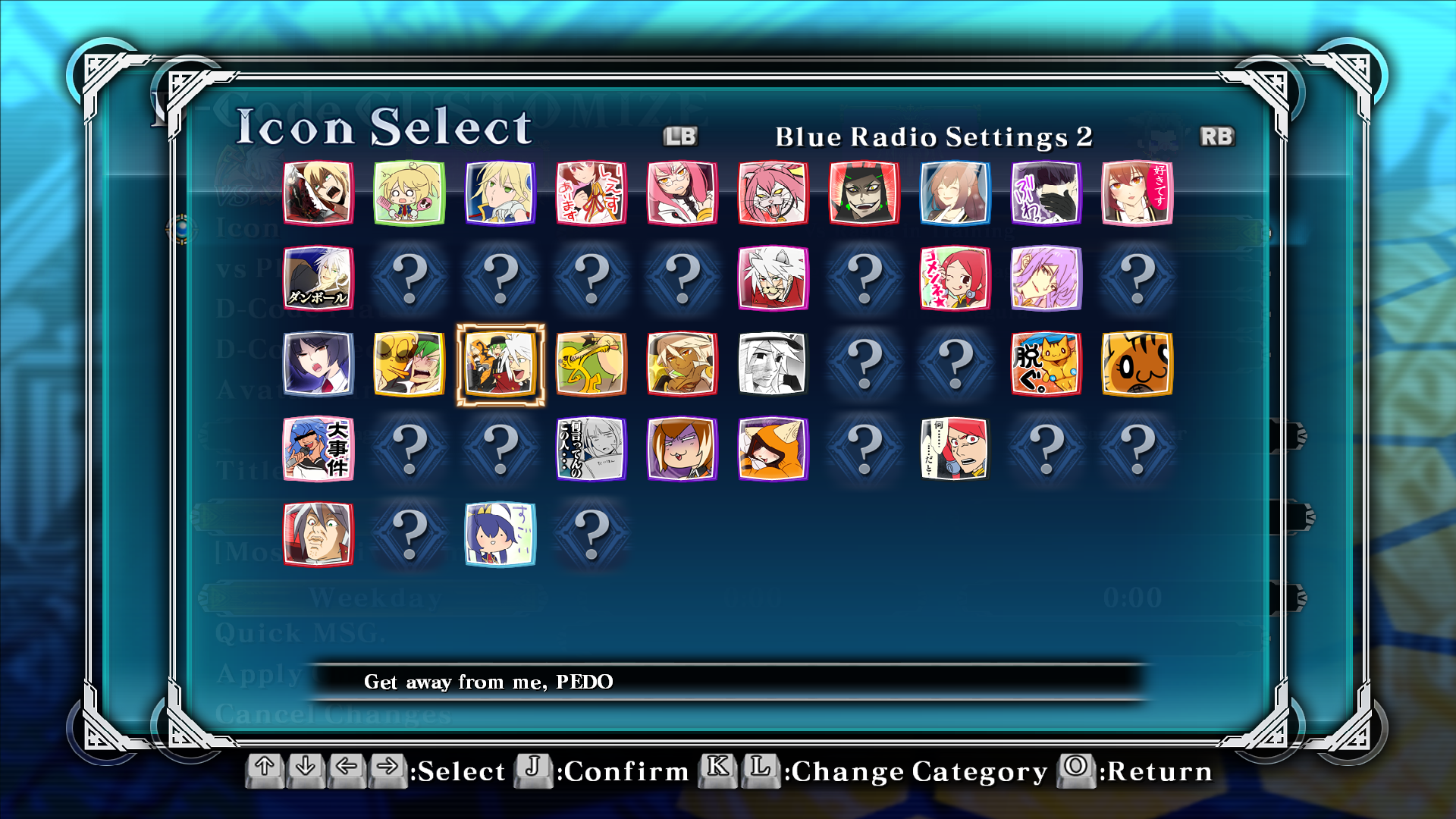The width and height of the screenshot is (1456, 819).
Task: Select the orange round cat face icon
Action: [1137, 363]
